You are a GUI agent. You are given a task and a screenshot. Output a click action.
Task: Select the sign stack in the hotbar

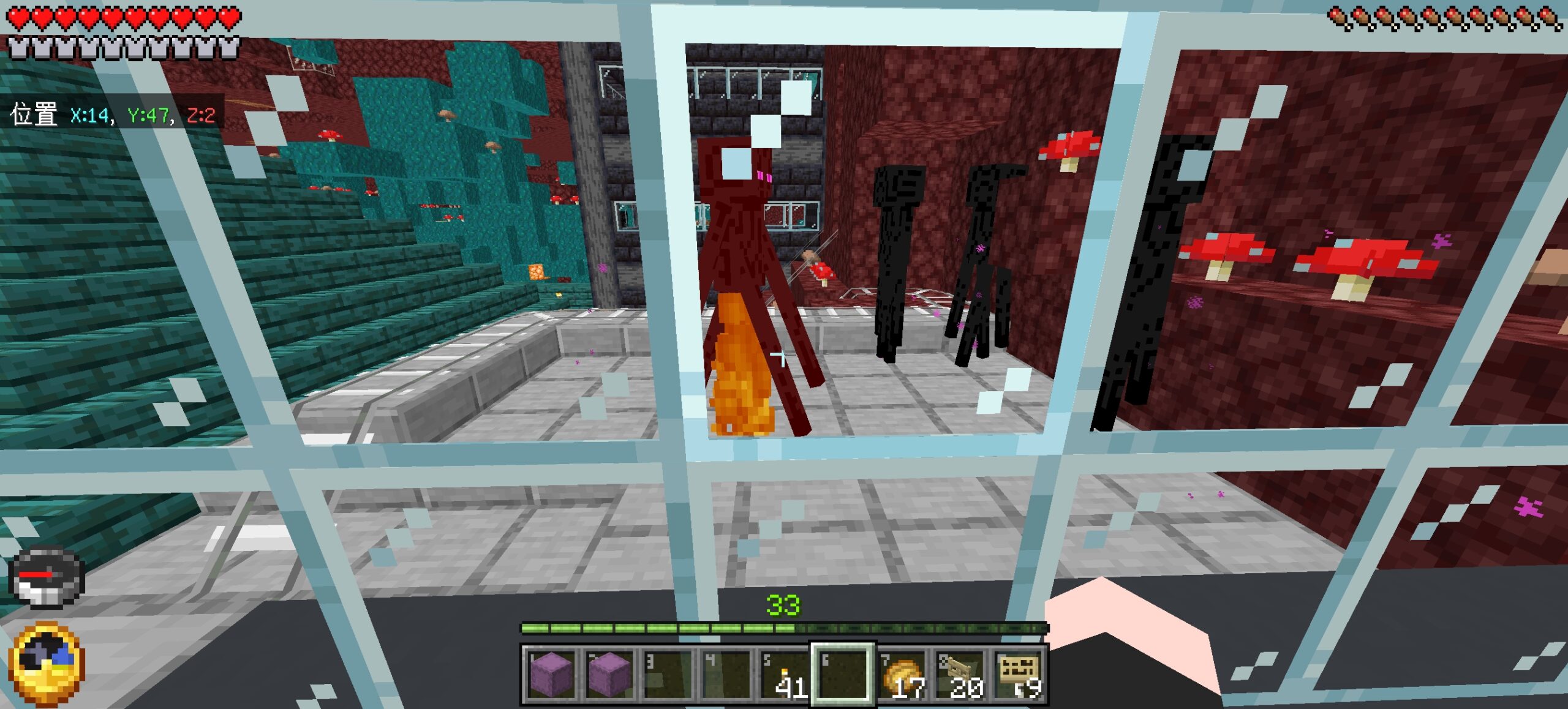pos(1019,674)
